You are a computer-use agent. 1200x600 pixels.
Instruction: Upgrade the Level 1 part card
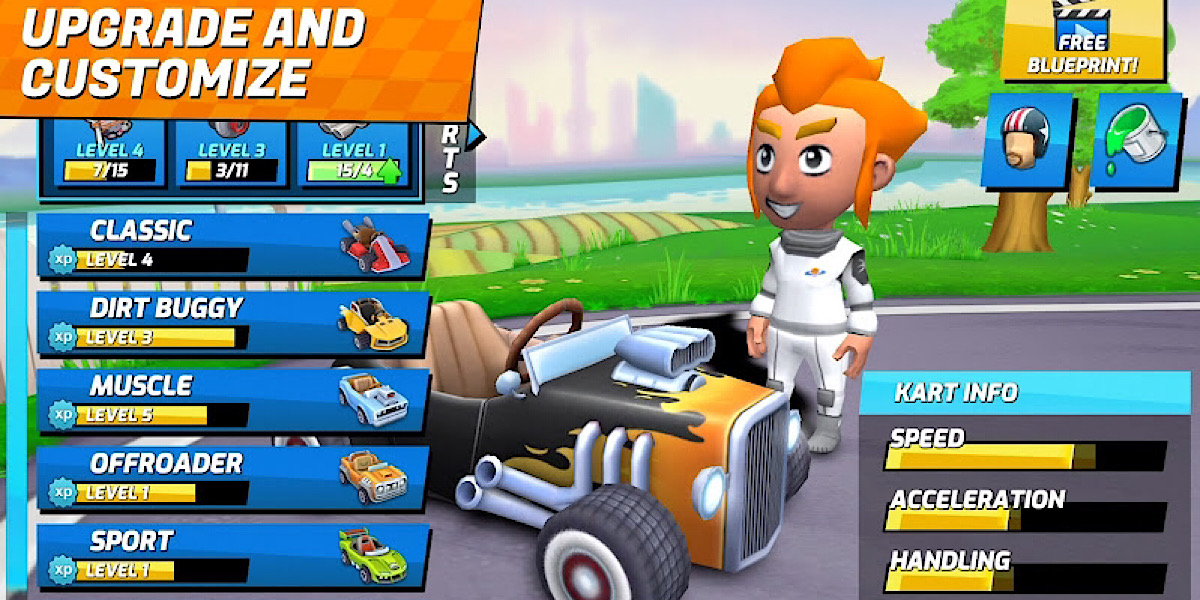(354, 157)
